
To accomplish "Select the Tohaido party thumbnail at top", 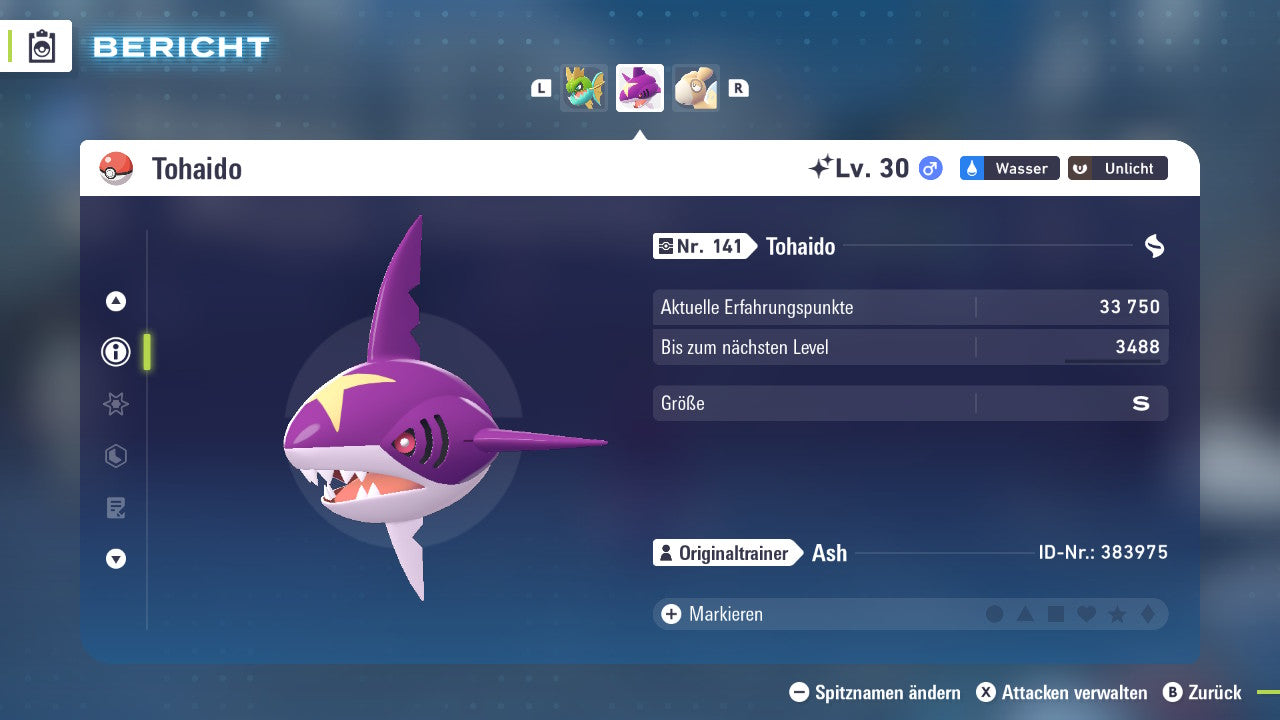I will click(640, 88).
